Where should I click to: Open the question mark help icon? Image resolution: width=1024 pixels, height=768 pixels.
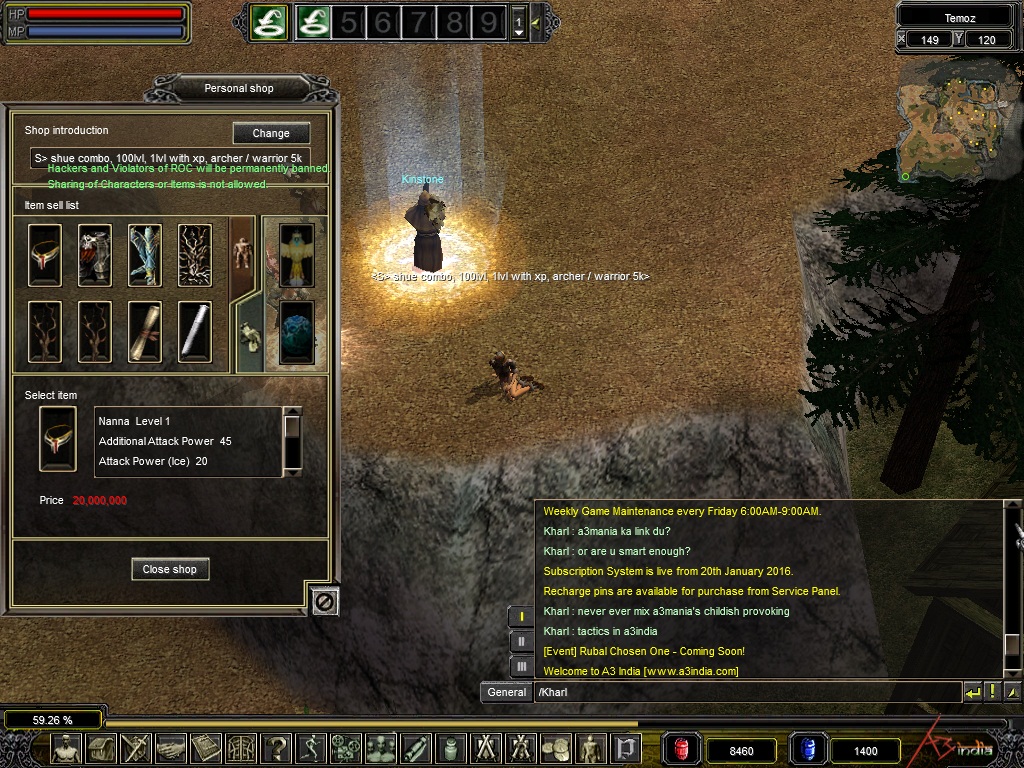click(277, 749)
